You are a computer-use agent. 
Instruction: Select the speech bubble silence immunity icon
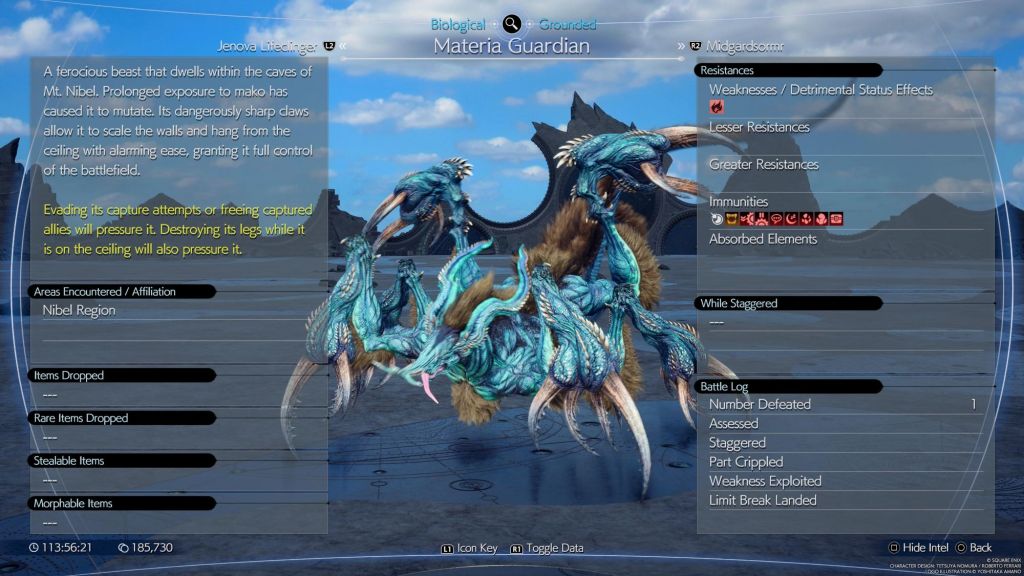[x=776, y=219]
